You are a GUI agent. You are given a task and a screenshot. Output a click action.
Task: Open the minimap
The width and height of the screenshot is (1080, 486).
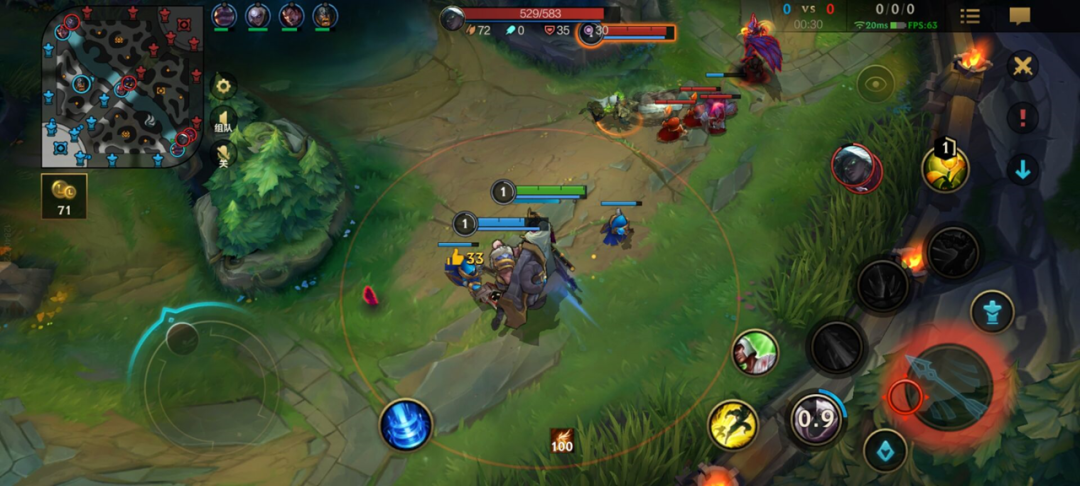[121, 87]
